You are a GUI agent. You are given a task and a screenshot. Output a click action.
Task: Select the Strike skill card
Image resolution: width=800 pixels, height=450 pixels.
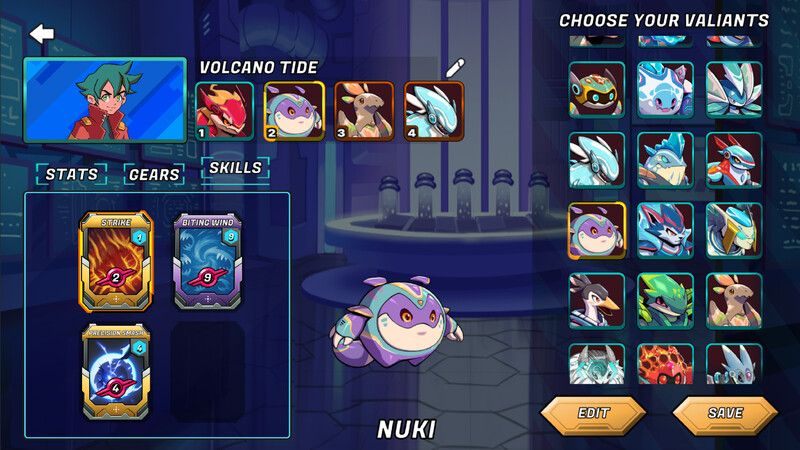(x=116, y=261)
